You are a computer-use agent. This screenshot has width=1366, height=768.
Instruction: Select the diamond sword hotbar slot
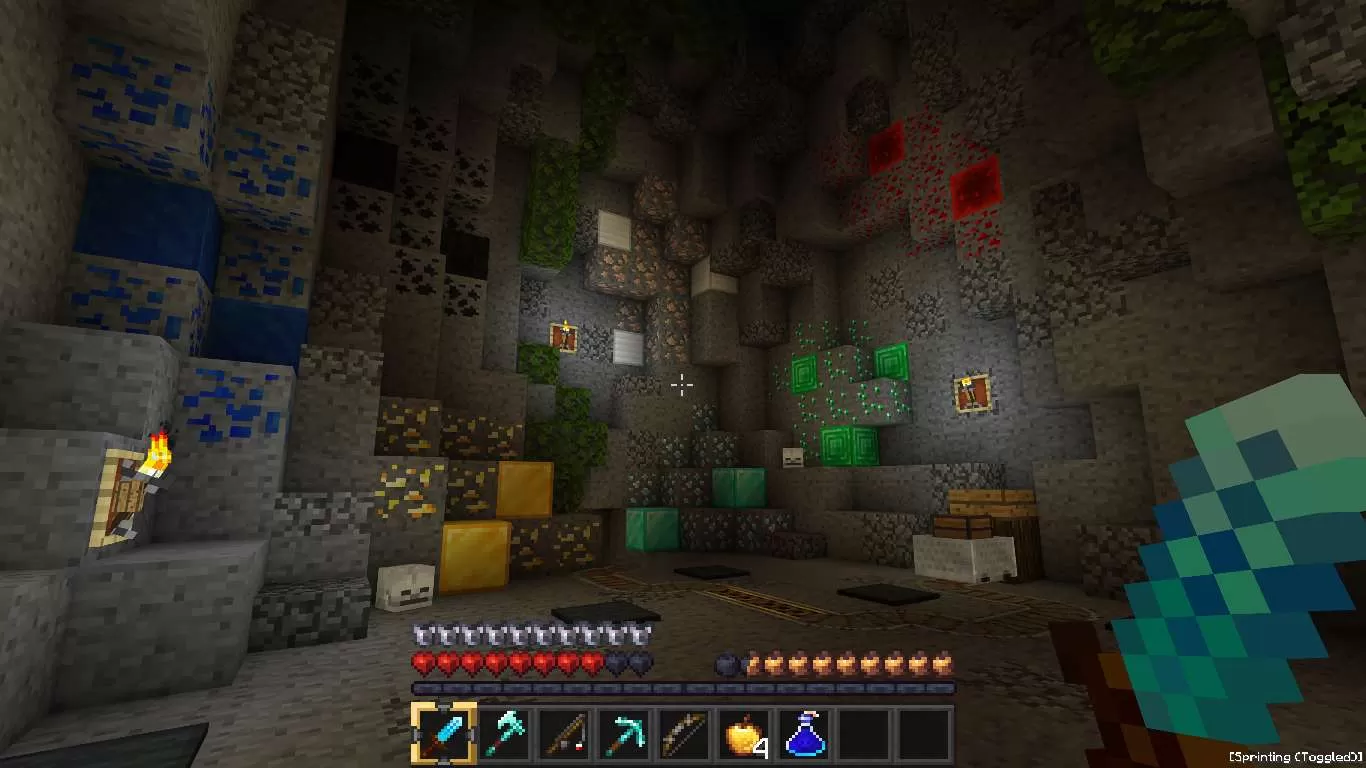(x=443, y=734)
